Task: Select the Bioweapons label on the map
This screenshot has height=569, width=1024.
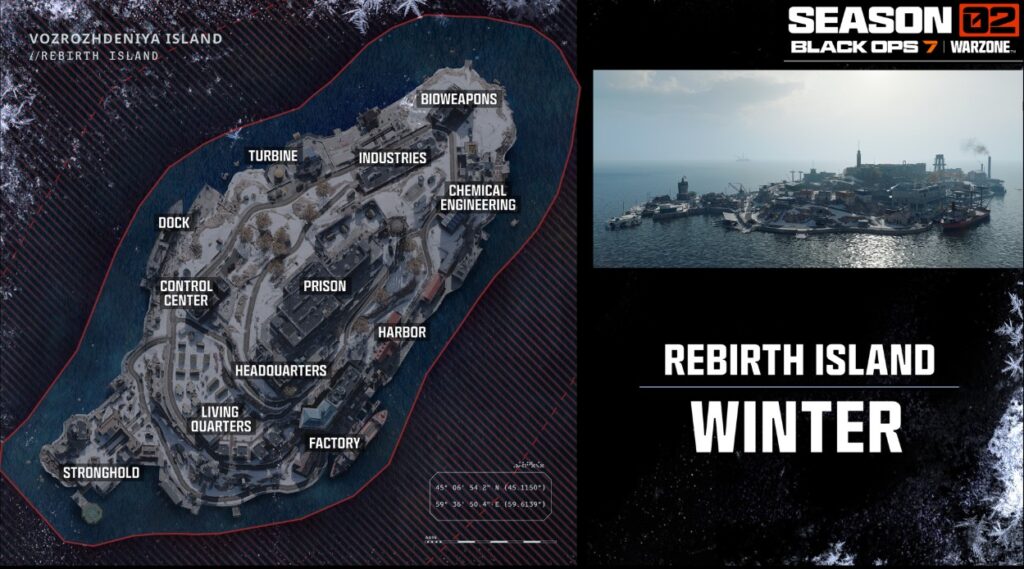Action: pyautogui.click(x=458, y=99)
